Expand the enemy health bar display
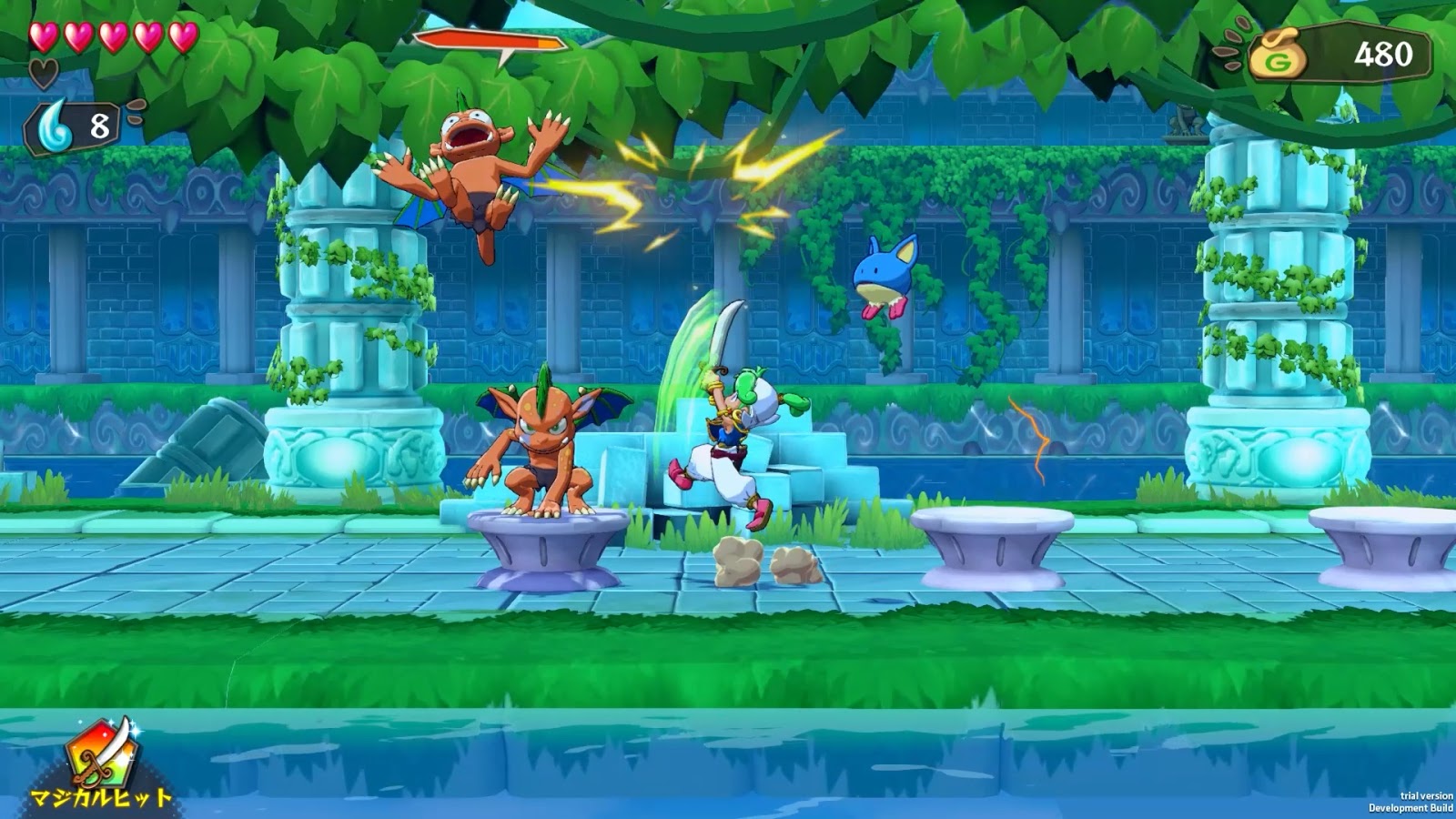 tap(491, 40)
